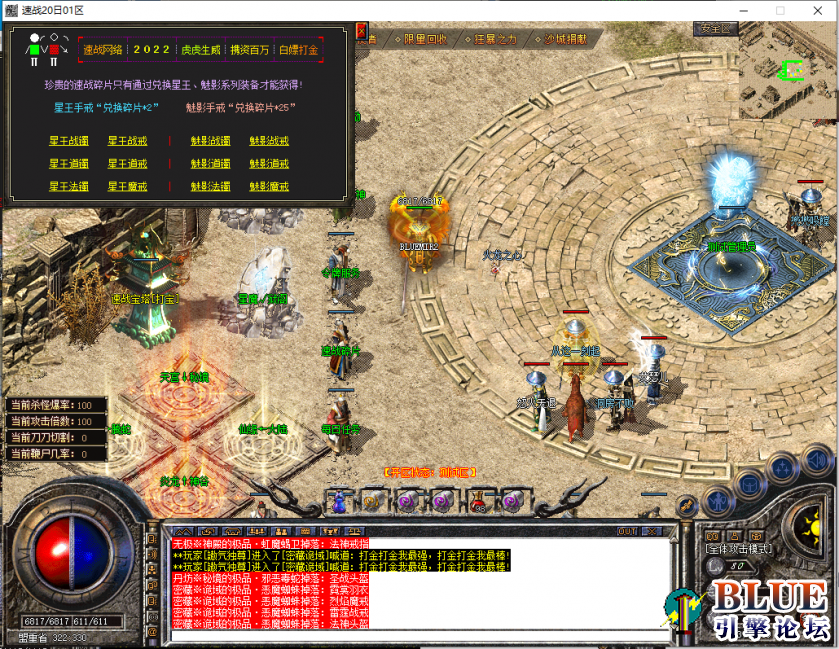Open the 沙城捐献 menu entry

click(x=565, y=39)
